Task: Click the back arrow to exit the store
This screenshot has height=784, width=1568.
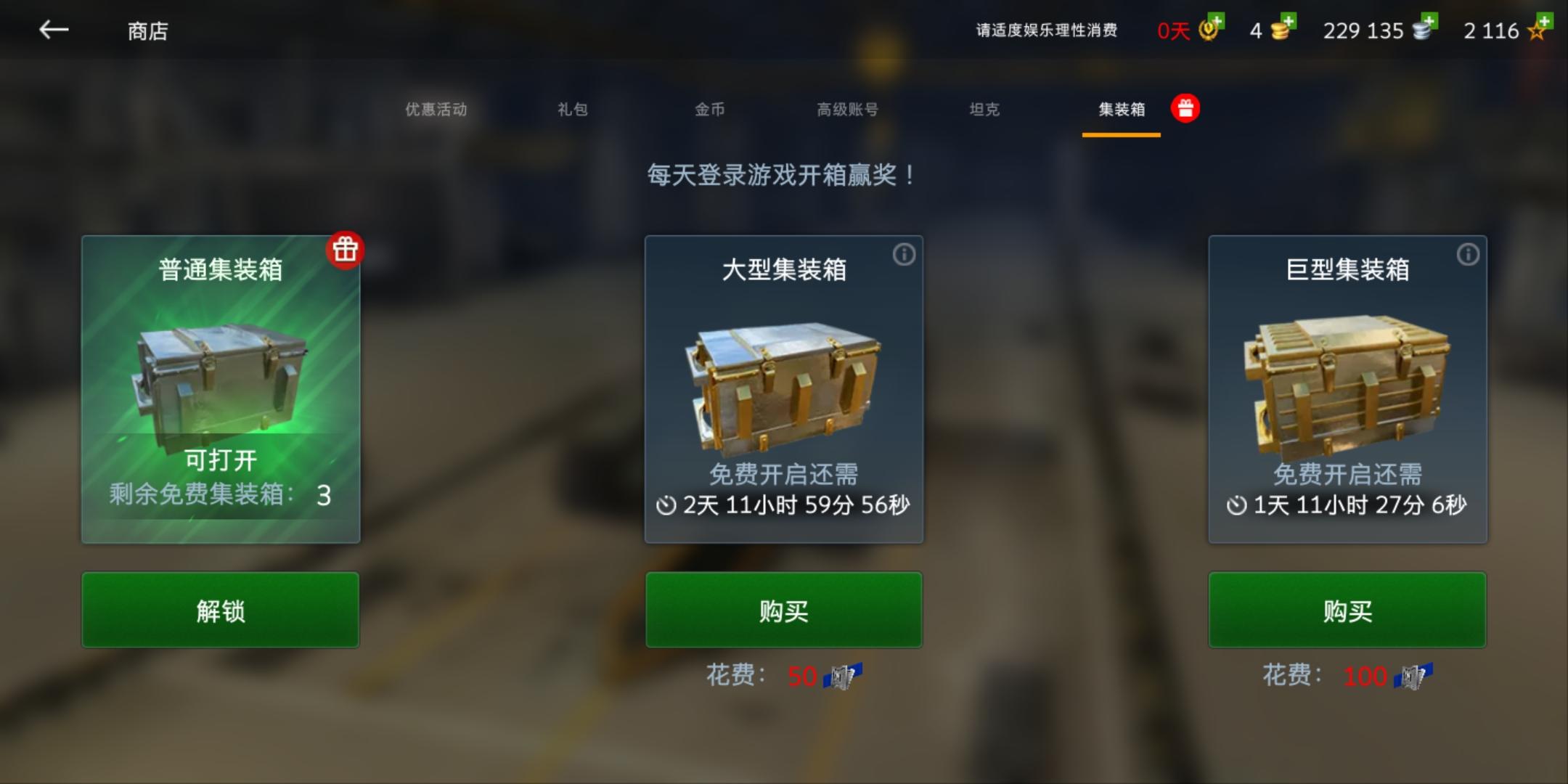Action: tap(52, 30)
